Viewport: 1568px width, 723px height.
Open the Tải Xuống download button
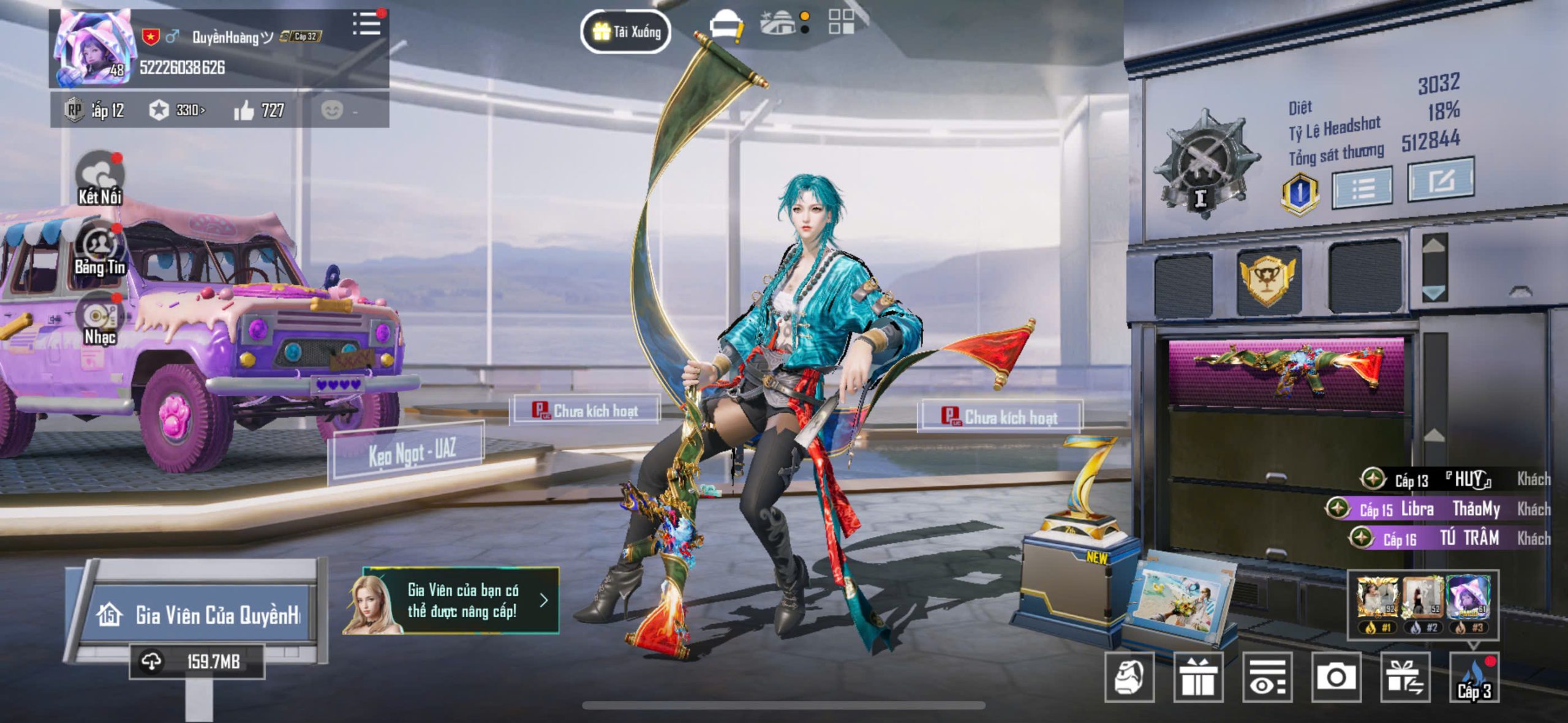click(x=625, y=31)
